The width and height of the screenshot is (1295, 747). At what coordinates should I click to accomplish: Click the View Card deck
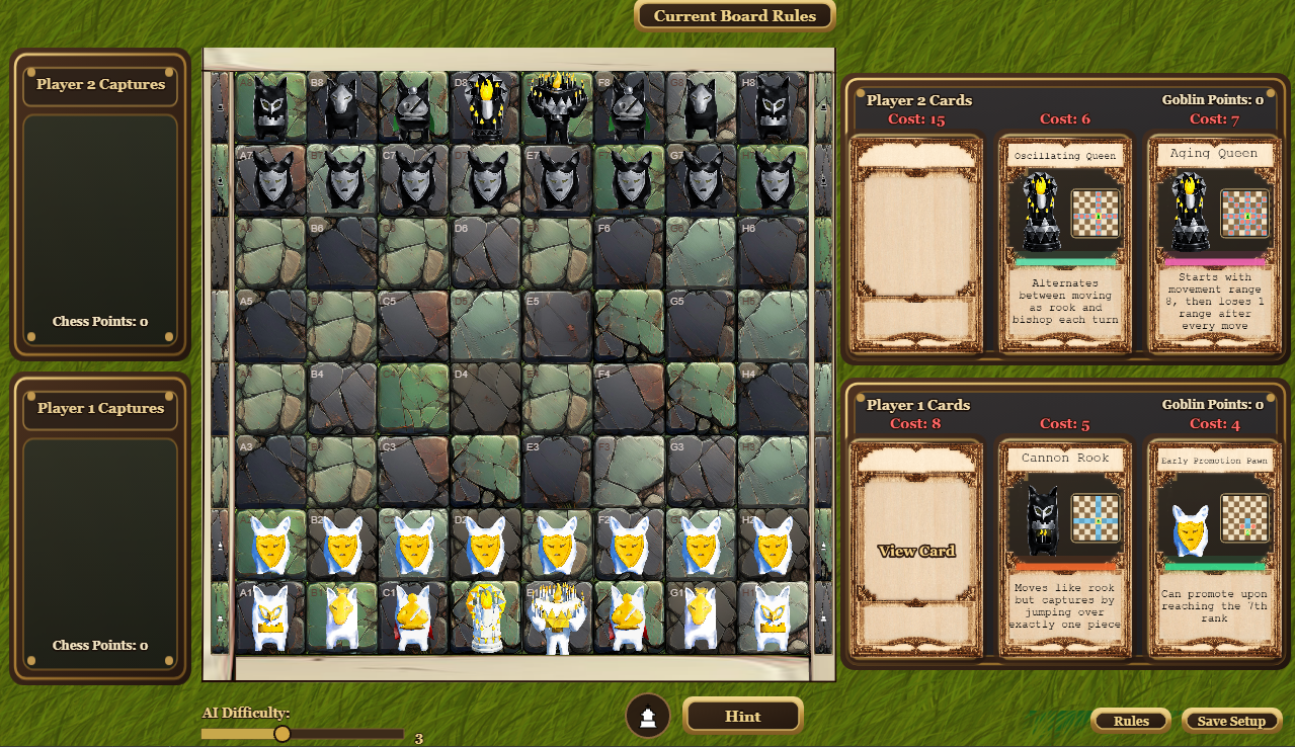916,550
